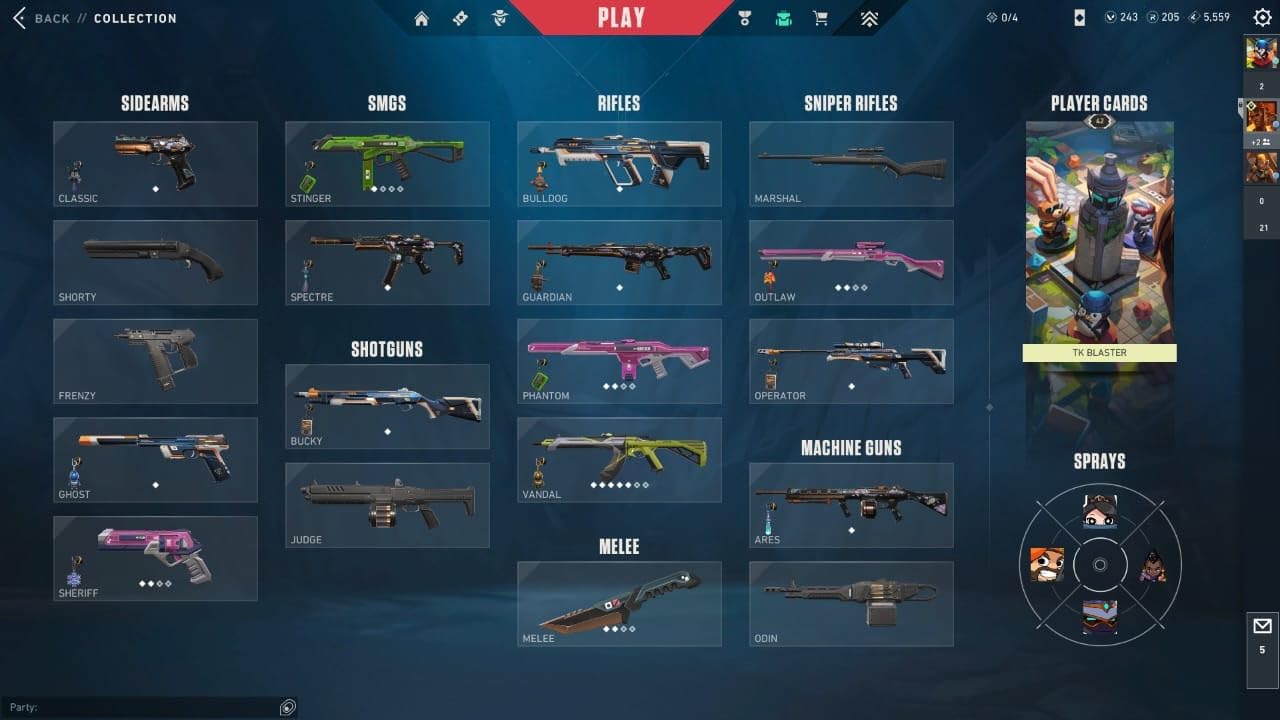1280x720 pixels.
Task: Open the Career medal icon
Action: point(744,17)
